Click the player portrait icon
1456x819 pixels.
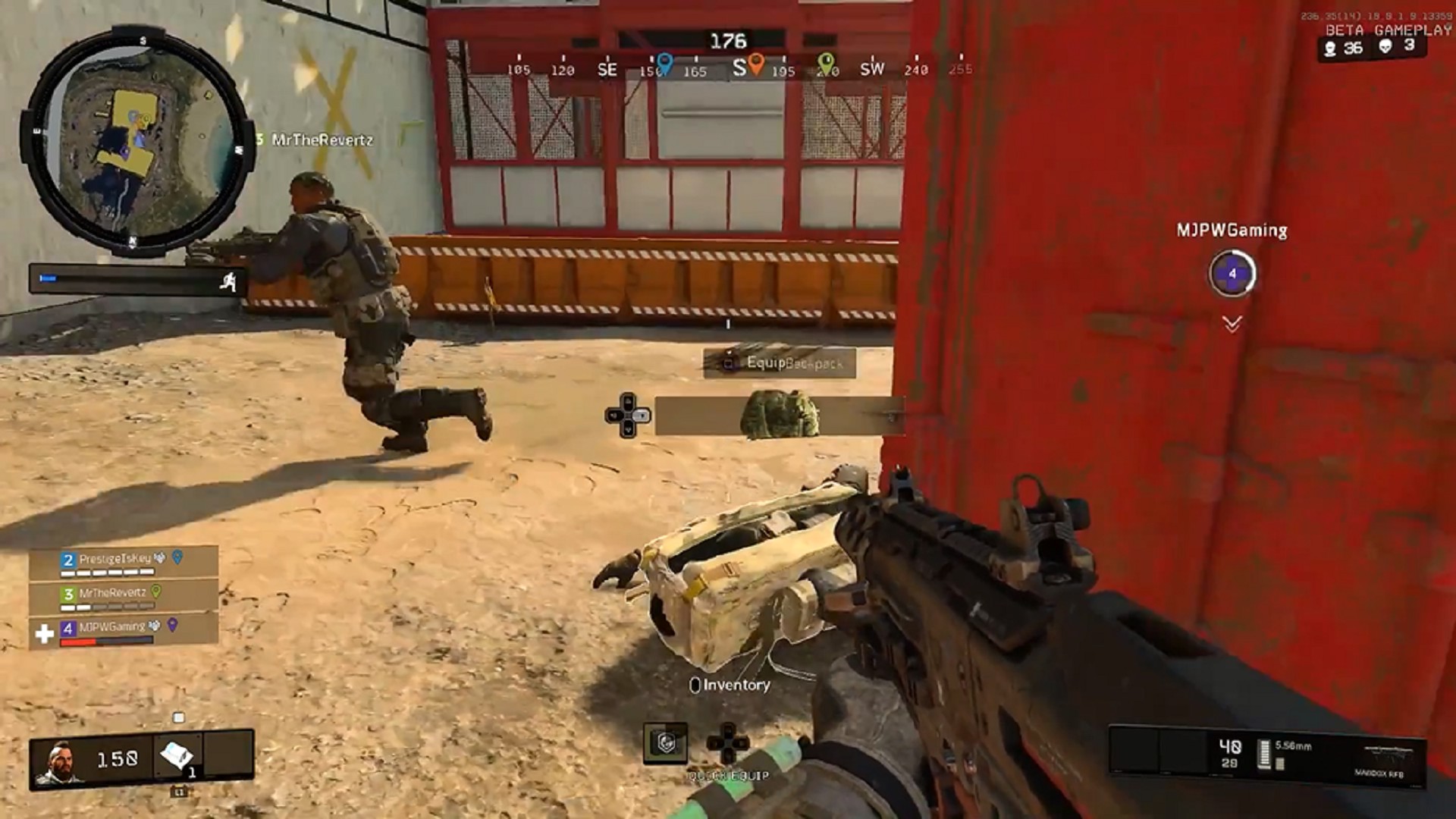pyautogui.click(x=59, y=761)
